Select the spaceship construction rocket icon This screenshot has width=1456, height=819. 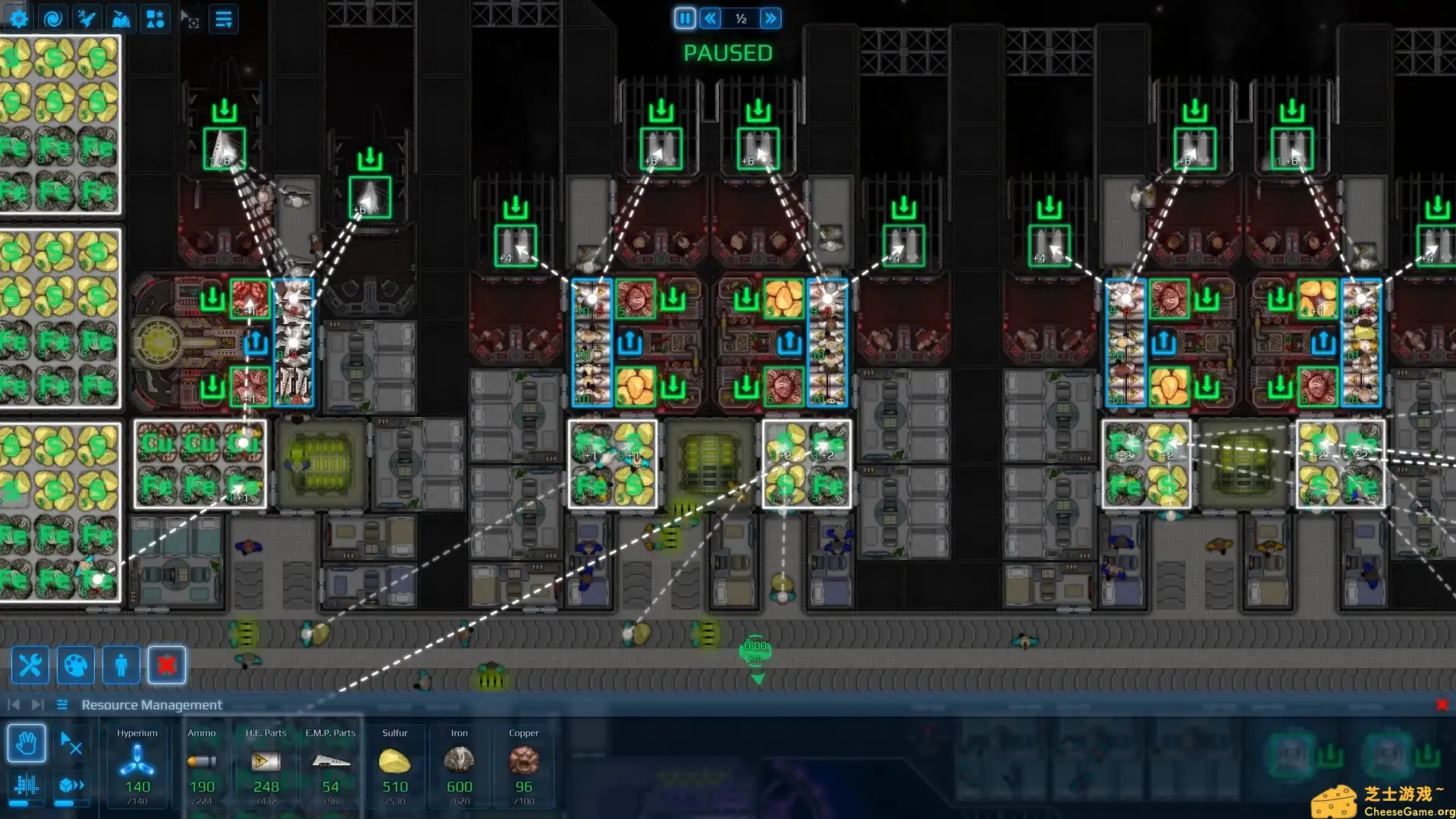86,17
